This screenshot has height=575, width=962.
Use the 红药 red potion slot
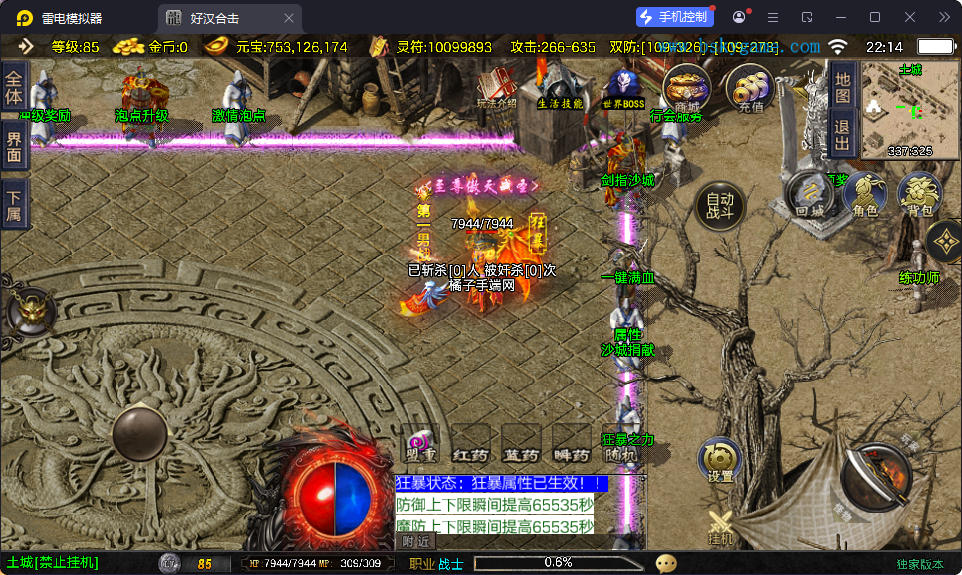[x=470, y=445]
